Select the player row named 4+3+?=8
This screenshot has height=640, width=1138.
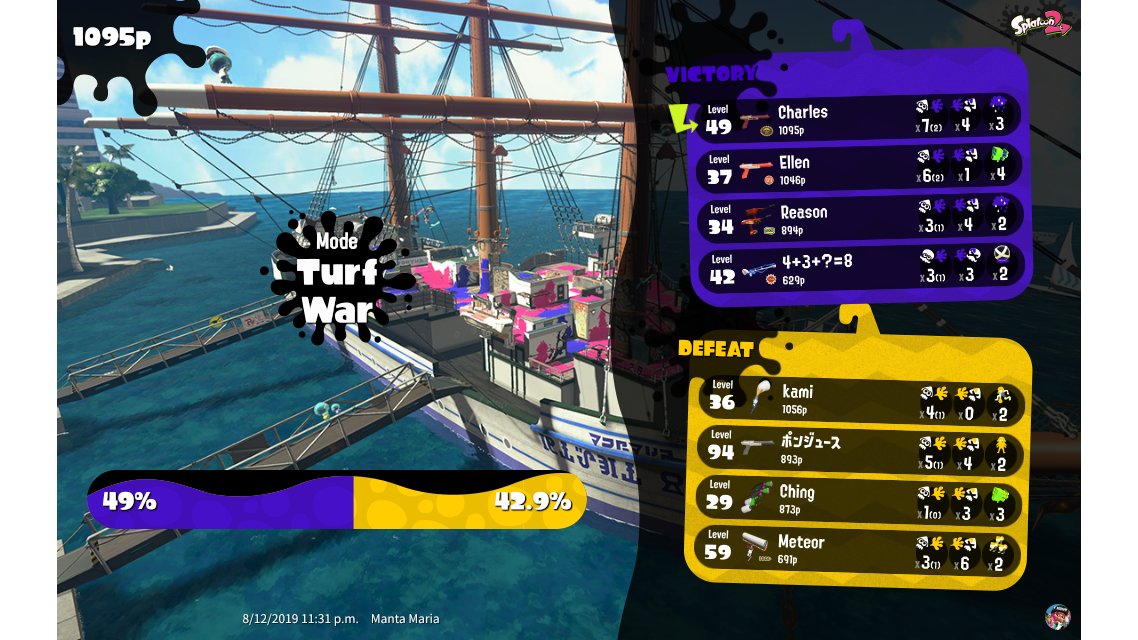click(x=858, y=268)
